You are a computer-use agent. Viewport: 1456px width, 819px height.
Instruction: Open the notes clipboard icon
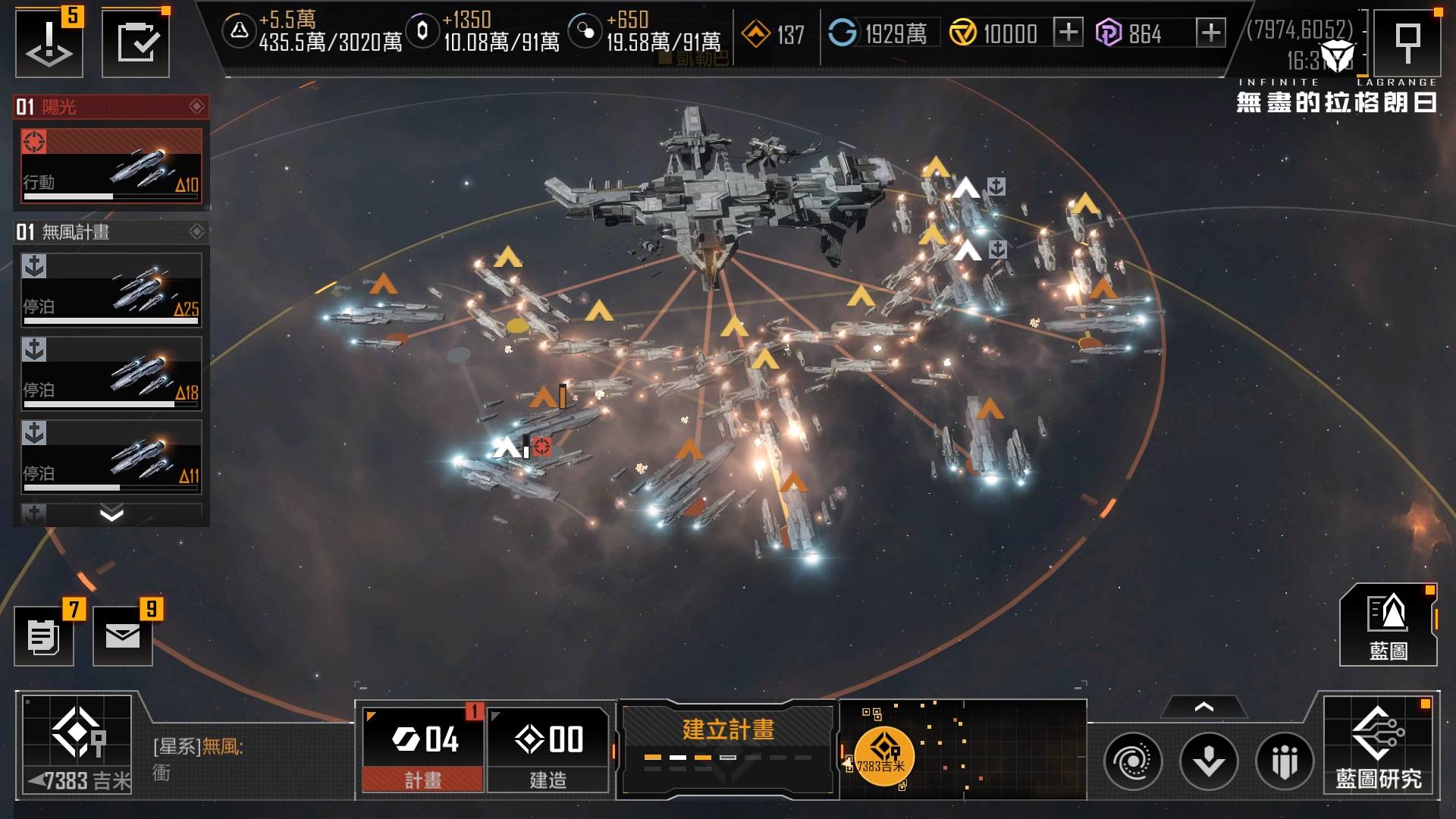44,636
